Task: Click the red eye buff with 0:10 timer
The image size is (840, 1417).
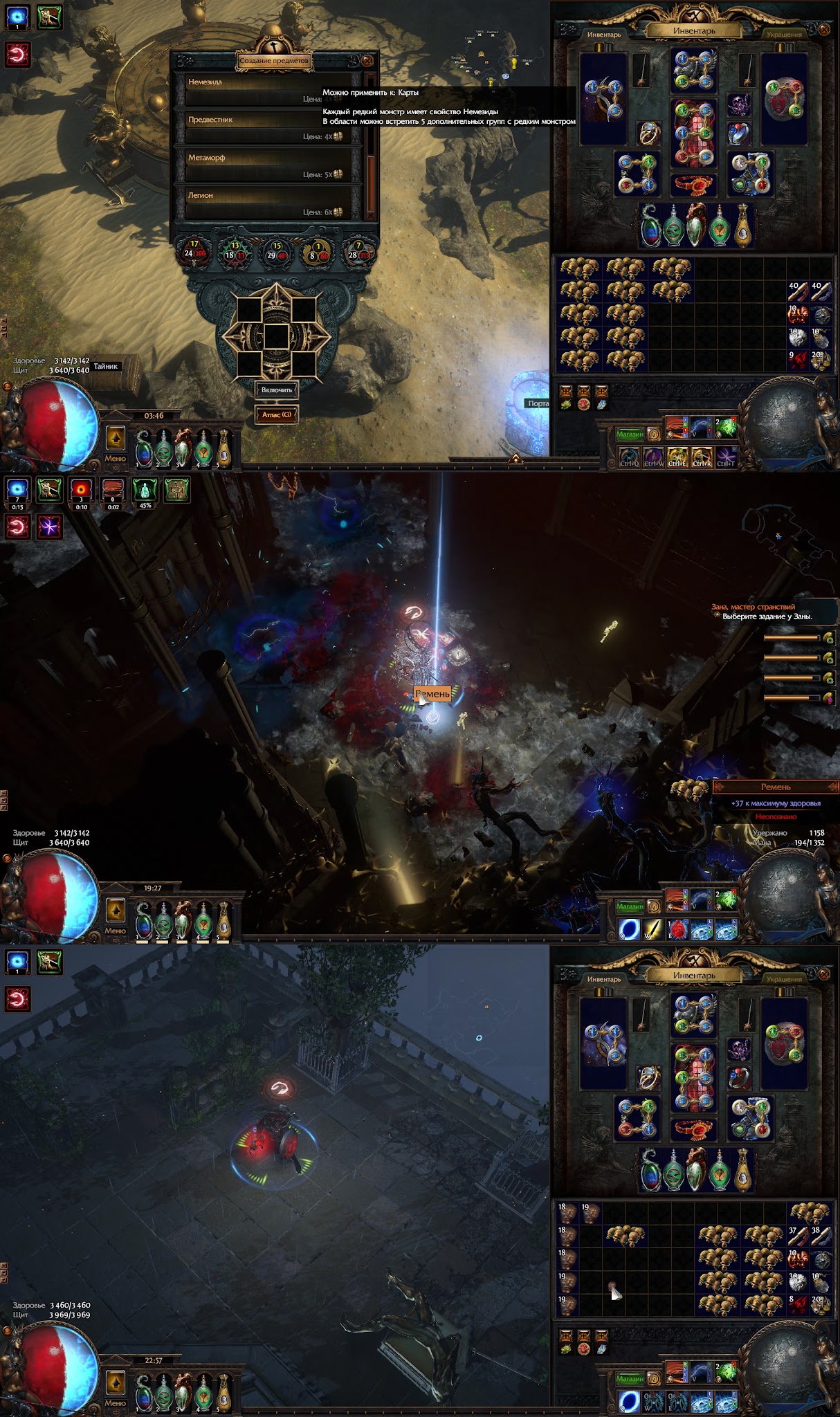Action: (82, 489)
